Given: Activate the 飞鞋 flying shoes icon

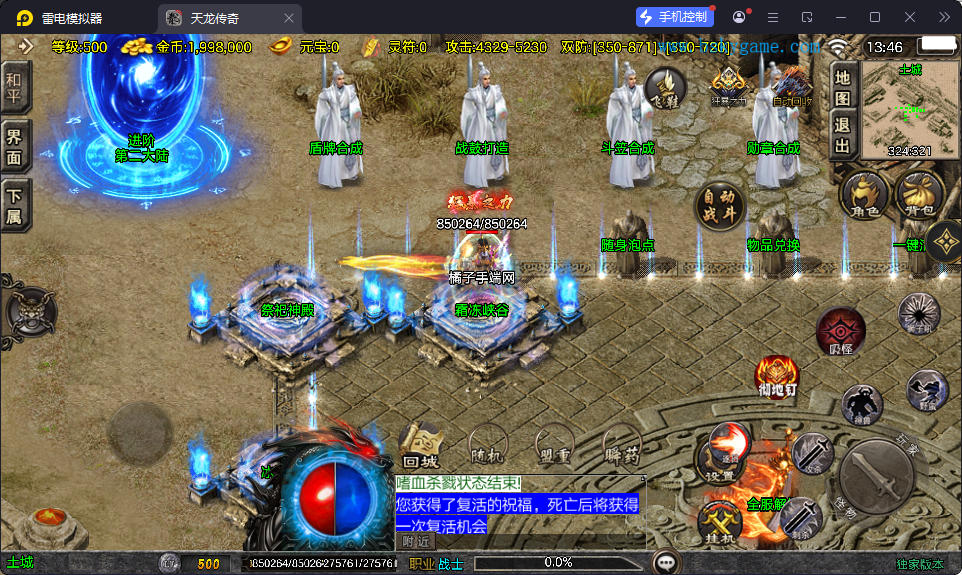Looking at the screenshot, I should click(x=664, y=88).
